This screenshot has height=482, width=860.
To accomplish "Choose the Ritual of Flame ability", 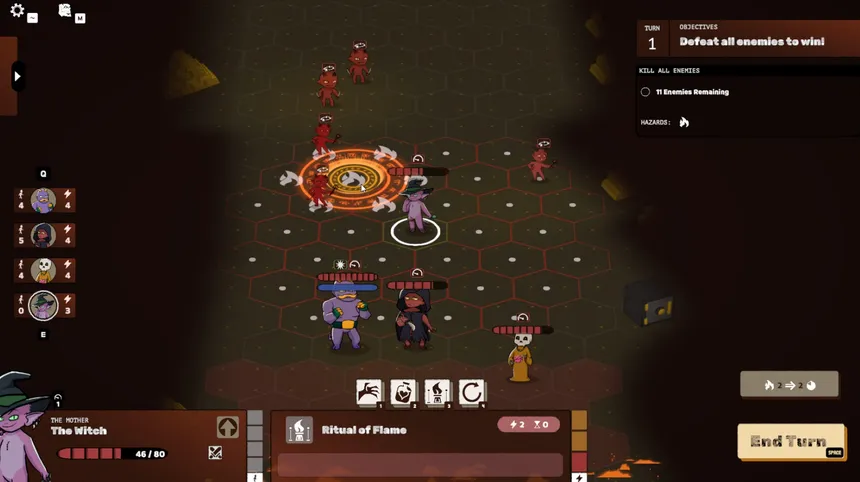I will pos(438,392).
